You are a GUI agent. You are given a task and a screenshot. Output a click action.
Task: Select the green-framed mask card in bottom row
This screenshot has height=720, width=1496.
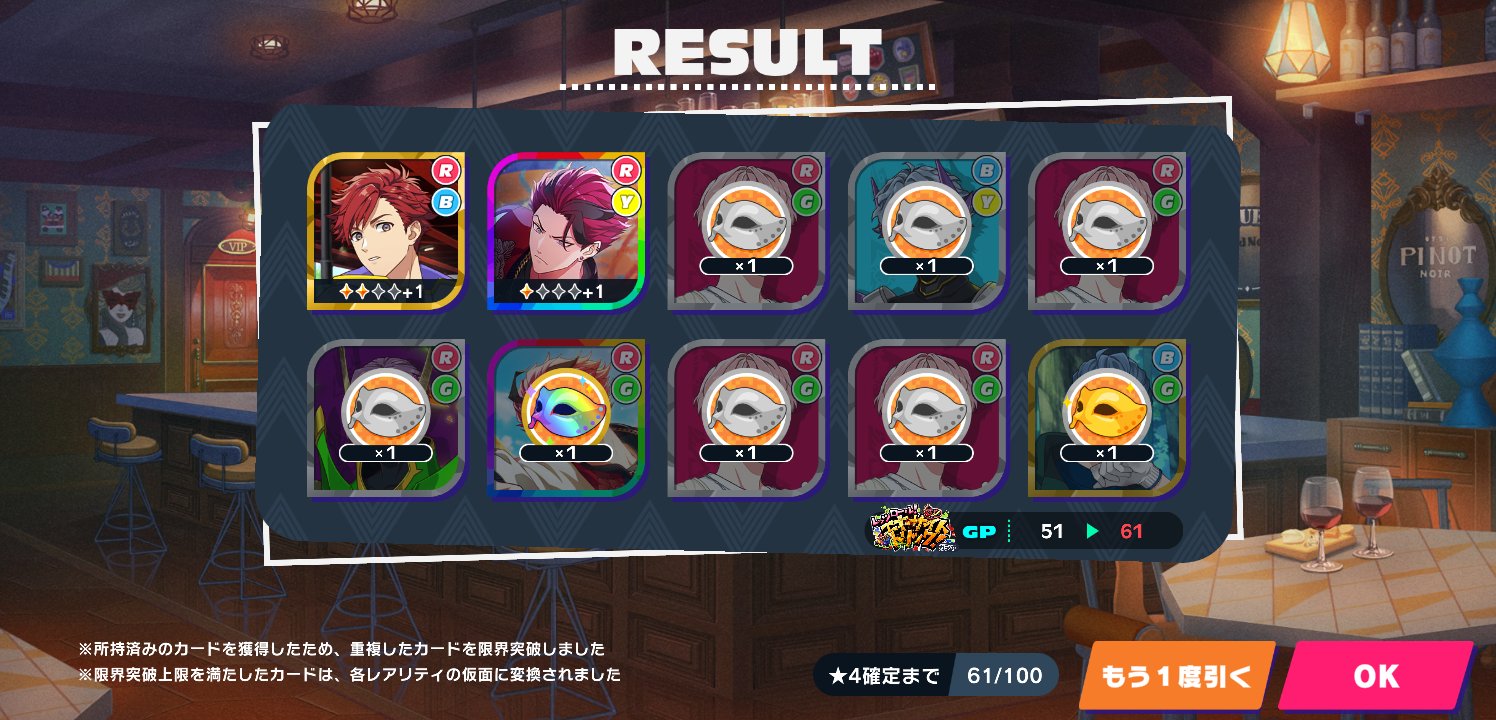tap(385, 417)
